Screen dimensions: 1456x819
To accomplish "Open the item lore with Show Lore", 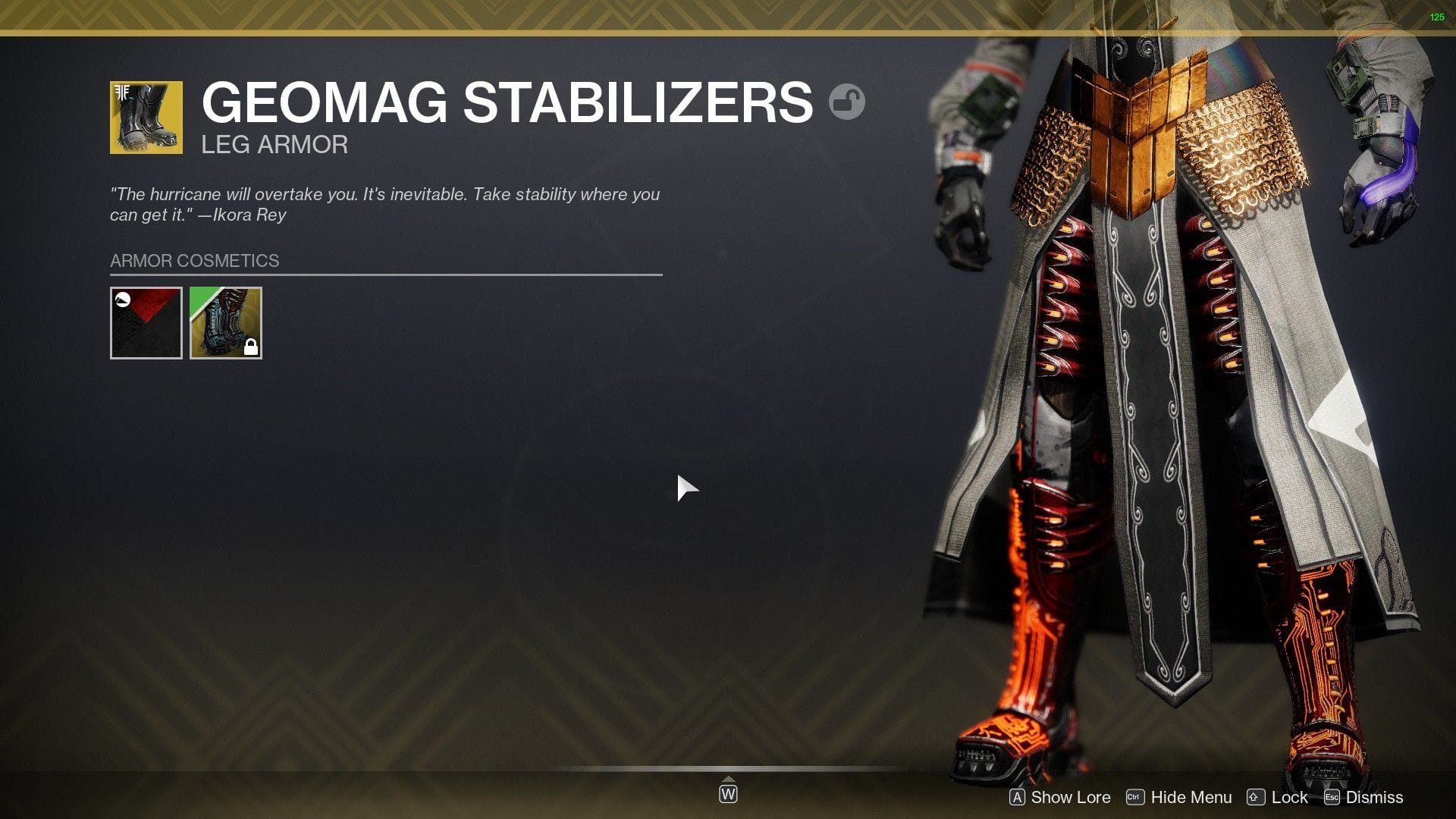I will pos(1069,797).
